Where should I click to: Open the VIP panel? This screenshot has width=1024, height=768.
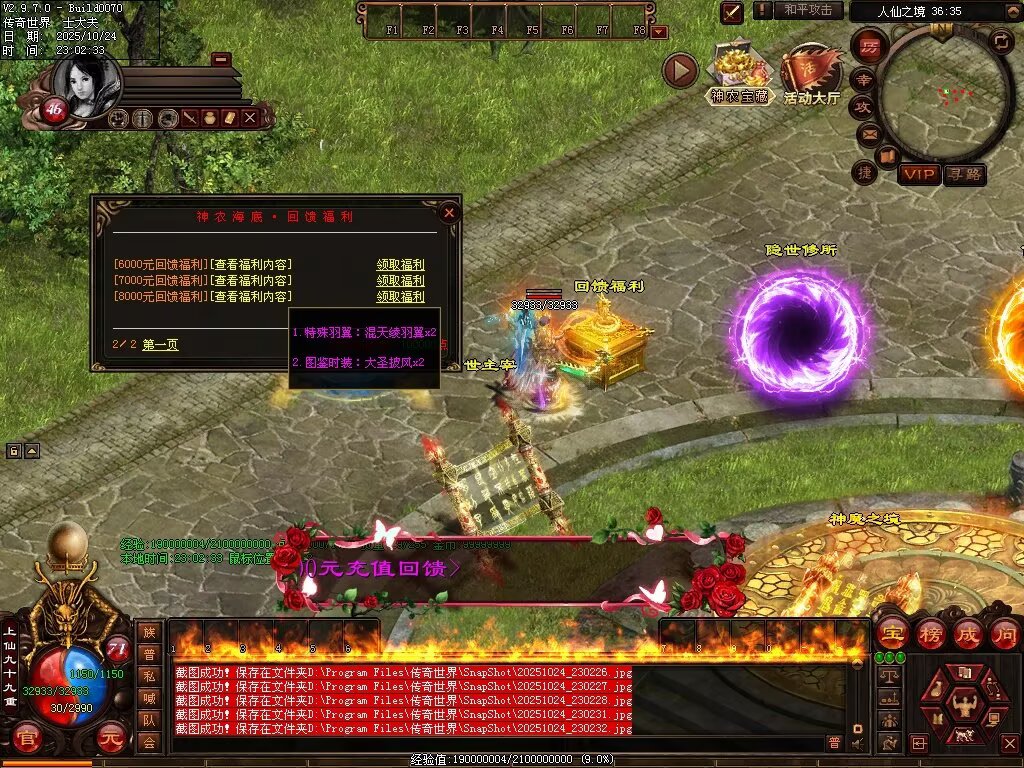pyautogui.click(x=918, y=175)
